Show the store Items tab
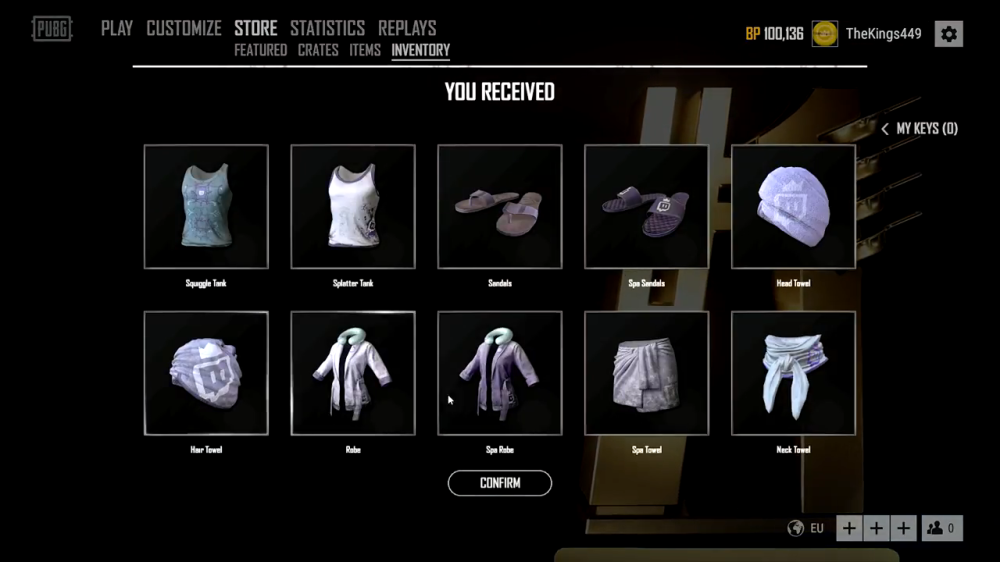 [x=365, y=50]
